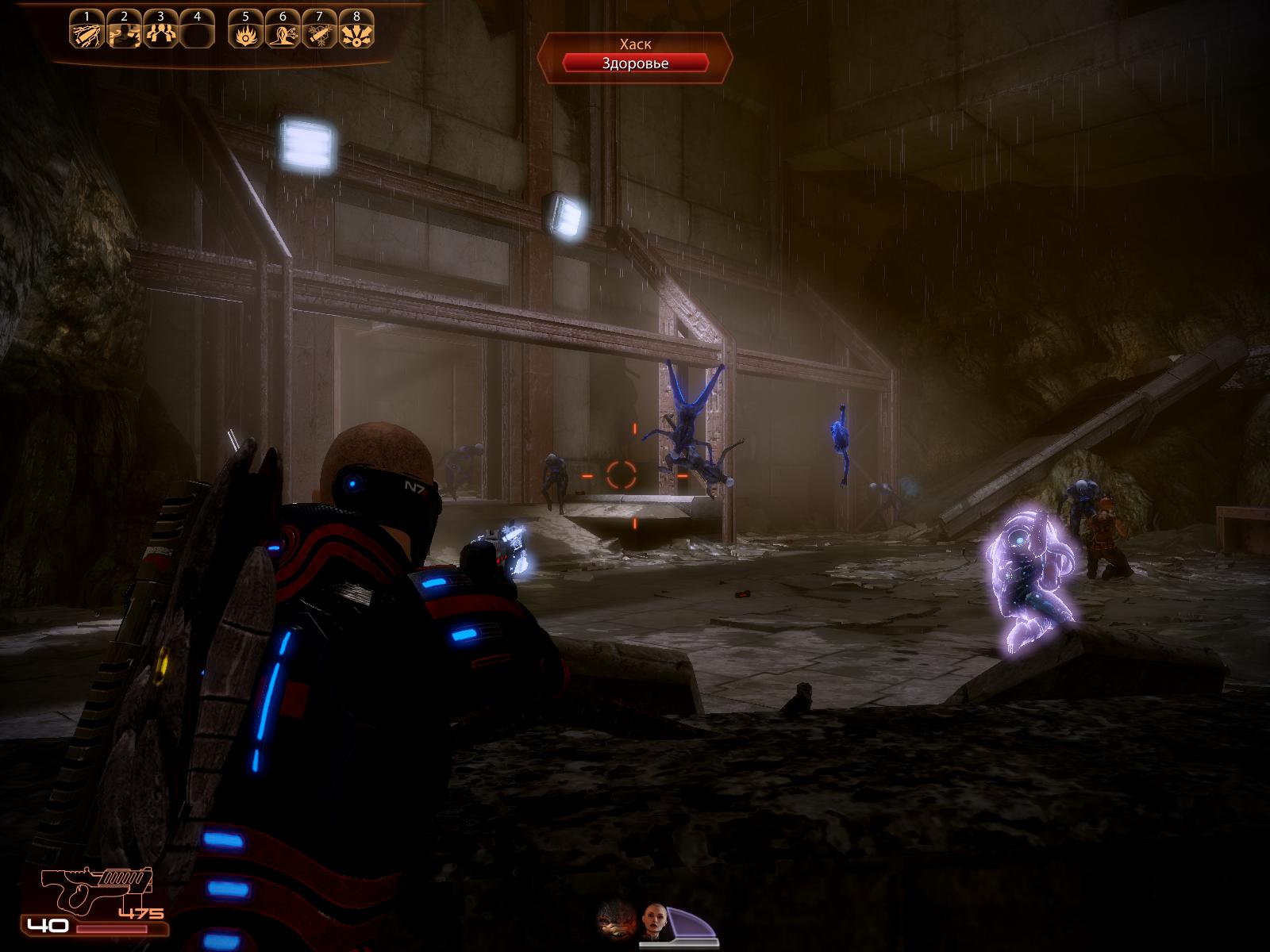Use the ability in quick slot 2
This screenshot has height=952, width=1270.
(x=124, y=33)
